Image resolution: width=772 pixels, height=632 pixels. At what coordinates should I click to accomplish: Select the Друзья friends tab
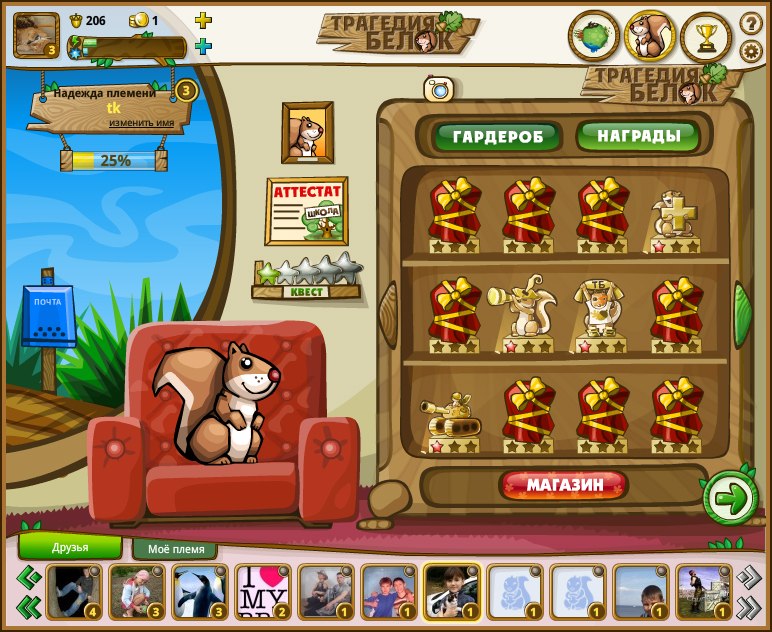[70, 547]
